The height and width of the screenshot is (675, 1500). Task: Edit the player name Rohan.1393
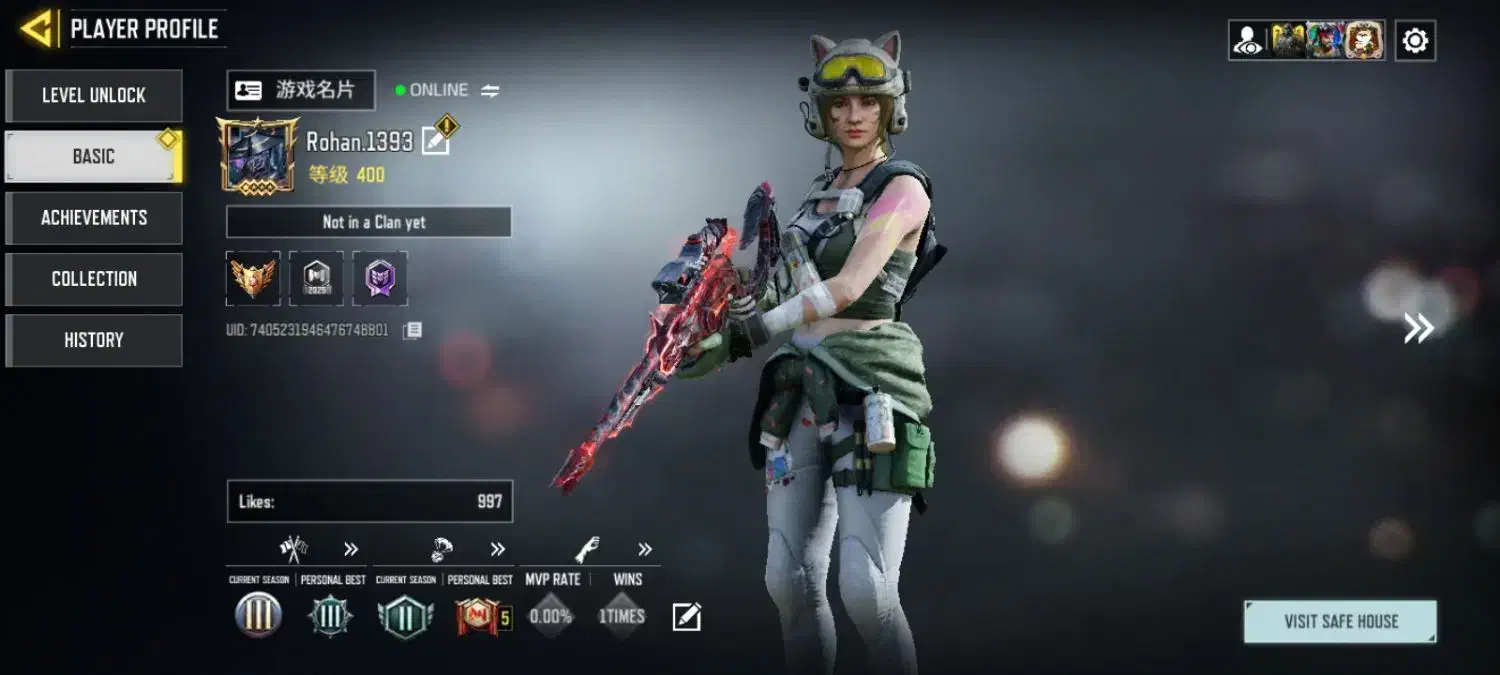click(436, 141)
